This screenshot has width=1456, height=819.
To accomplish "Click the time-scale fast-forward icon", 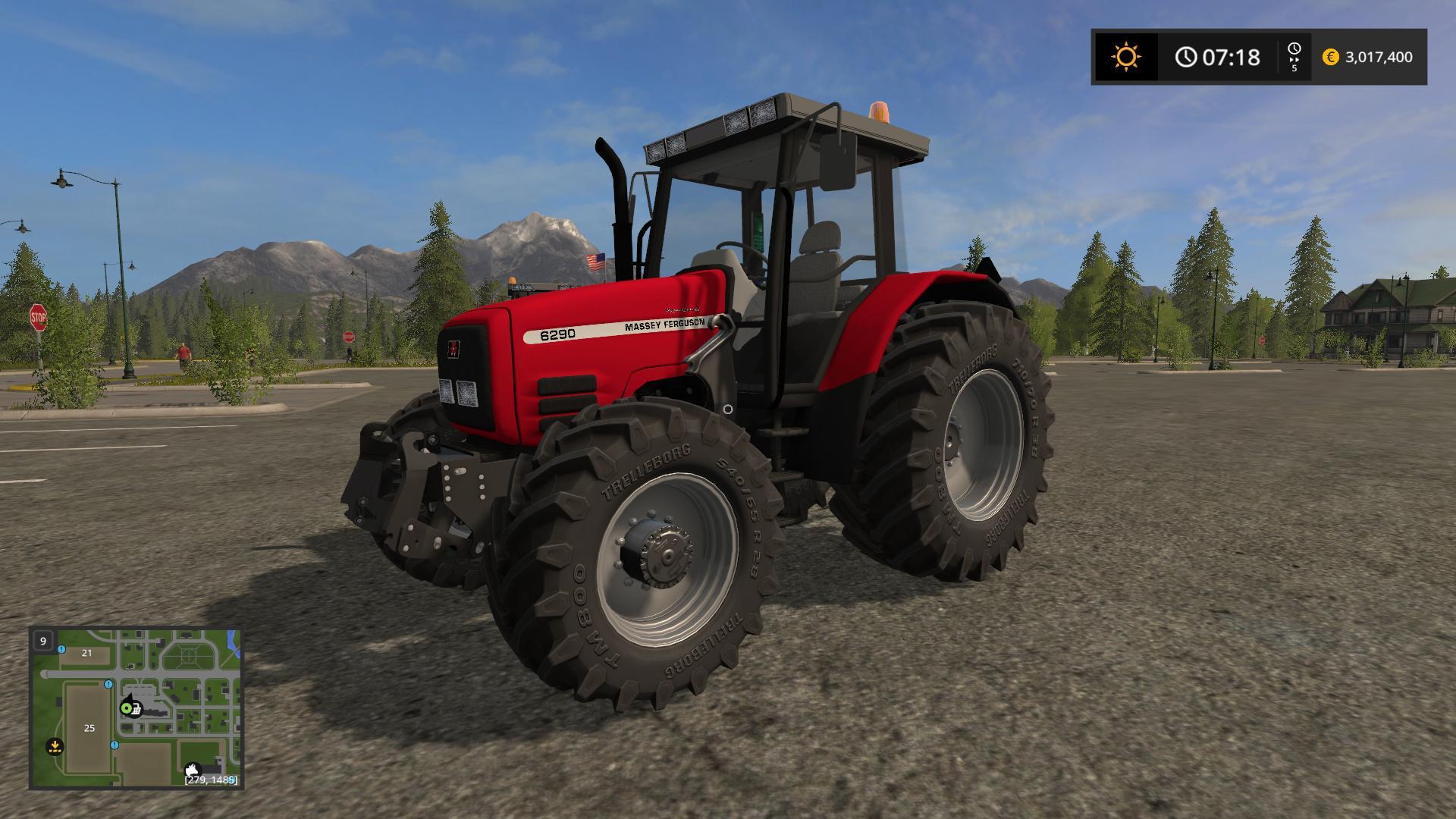I will (x=1294, y=53).
